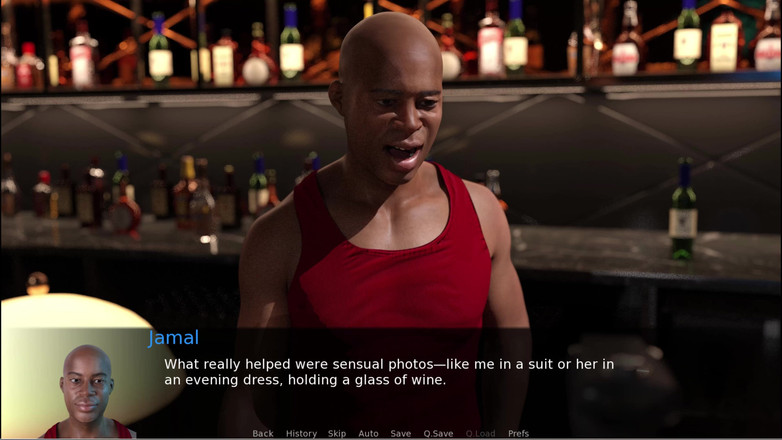
Task: Toggle Auto-advance mode
Action: coord(368,434)
